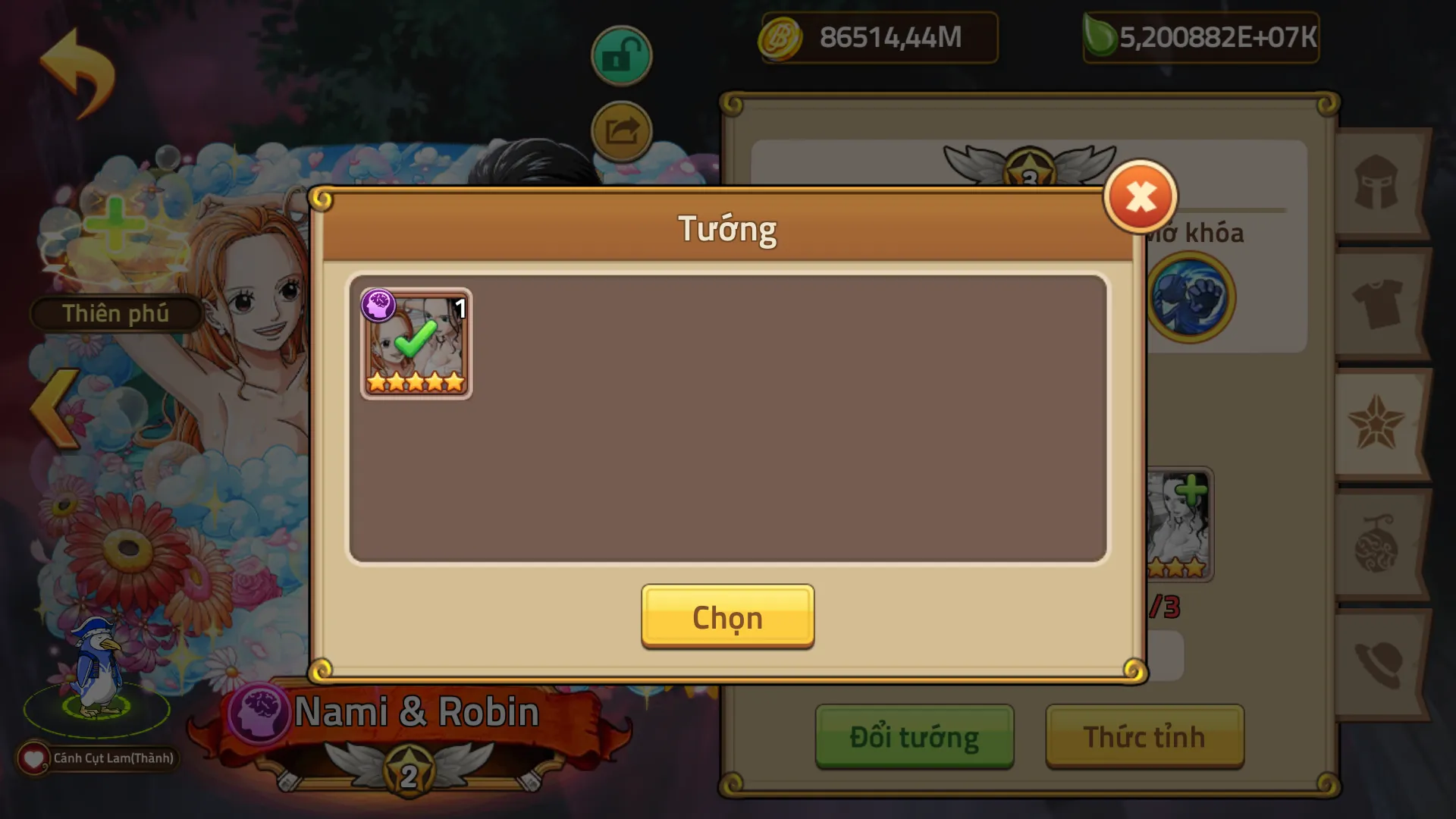The image size is (1456, 819).
Task: Go back with the orange arrow
Action: [x=77, y=72]
